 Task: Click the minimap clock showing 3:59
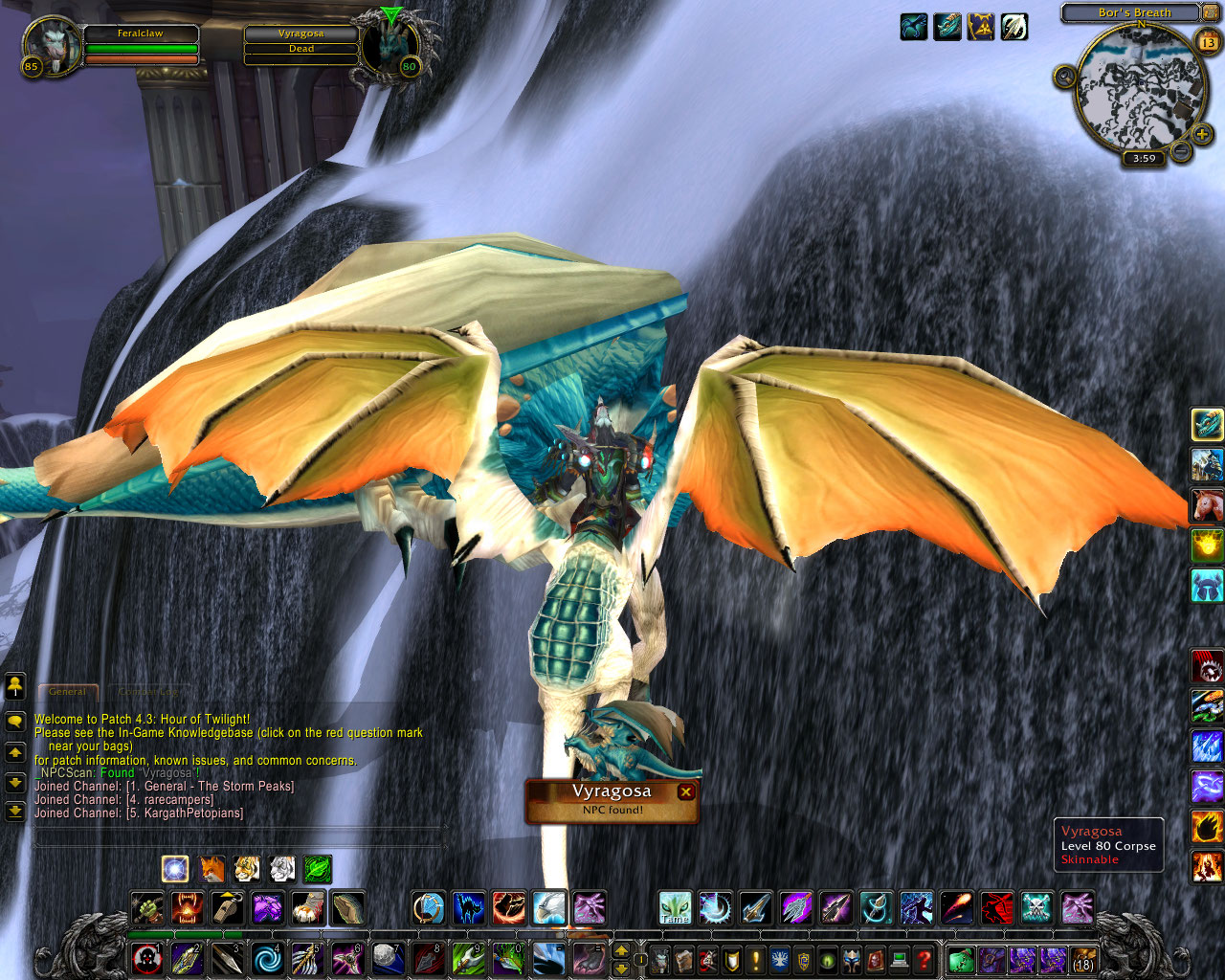(x=1144, y=158)
